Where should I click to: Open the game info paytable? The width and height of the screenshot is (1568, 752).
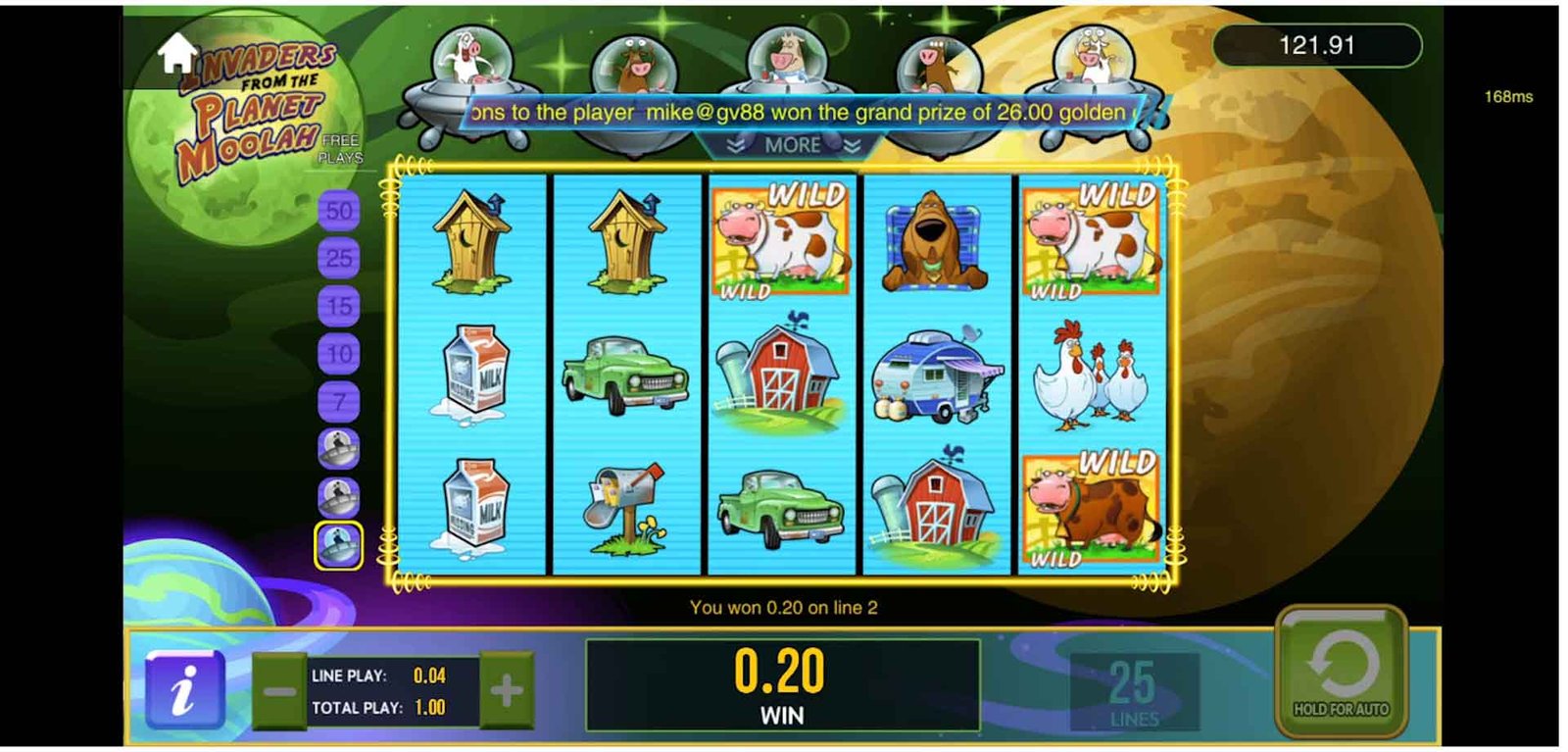point(184,690)
